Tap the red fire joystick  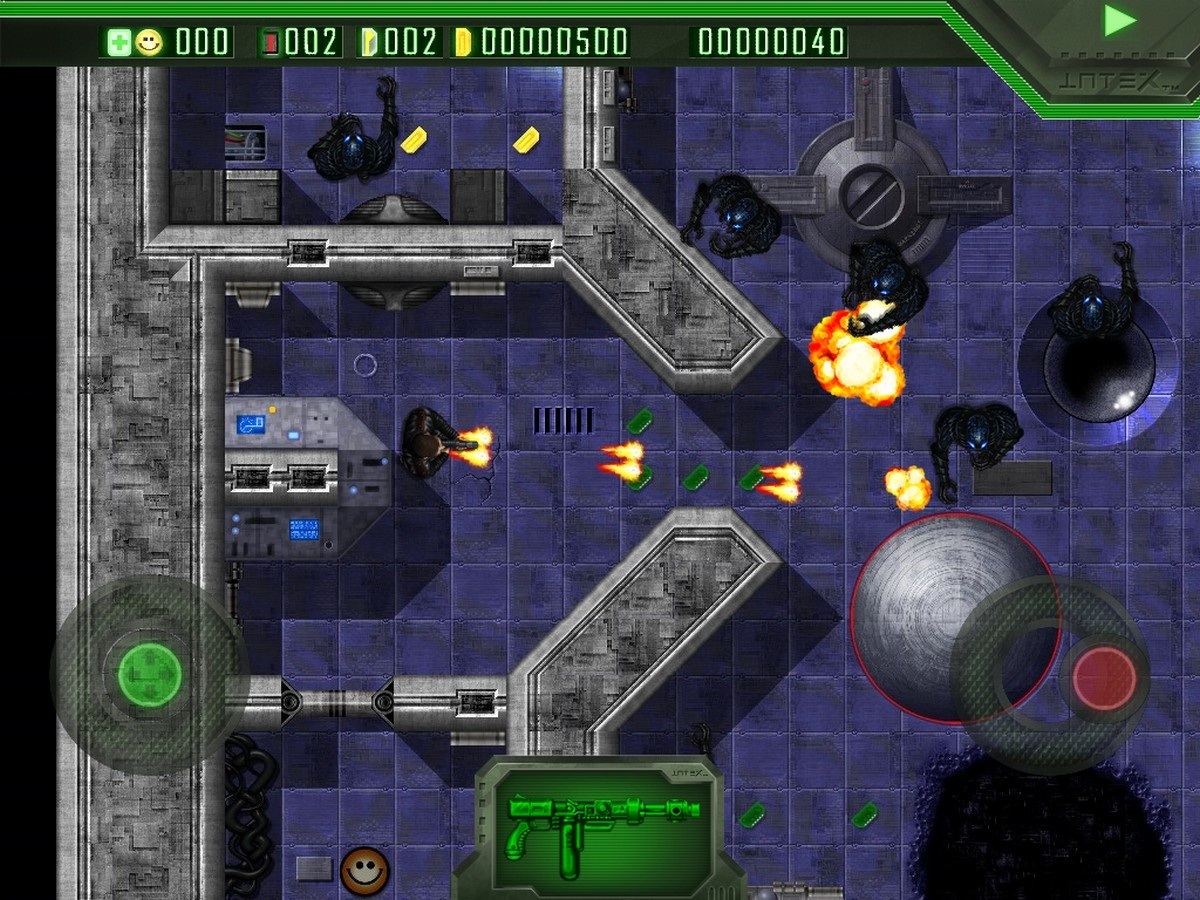(x=1104, y=679)
